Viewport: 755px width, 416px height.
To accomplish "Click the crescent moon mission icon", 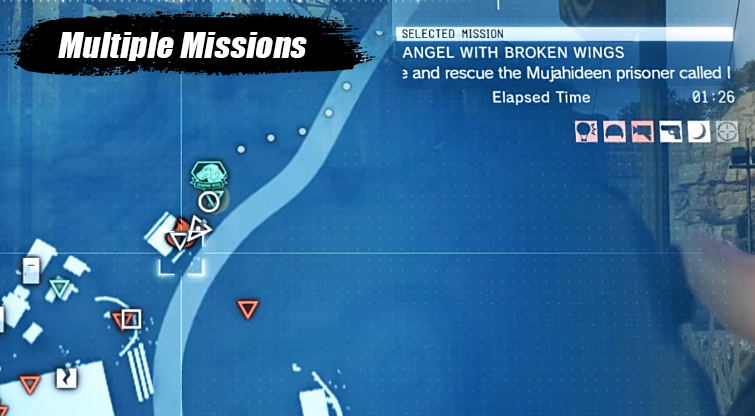I will [698, 131].
